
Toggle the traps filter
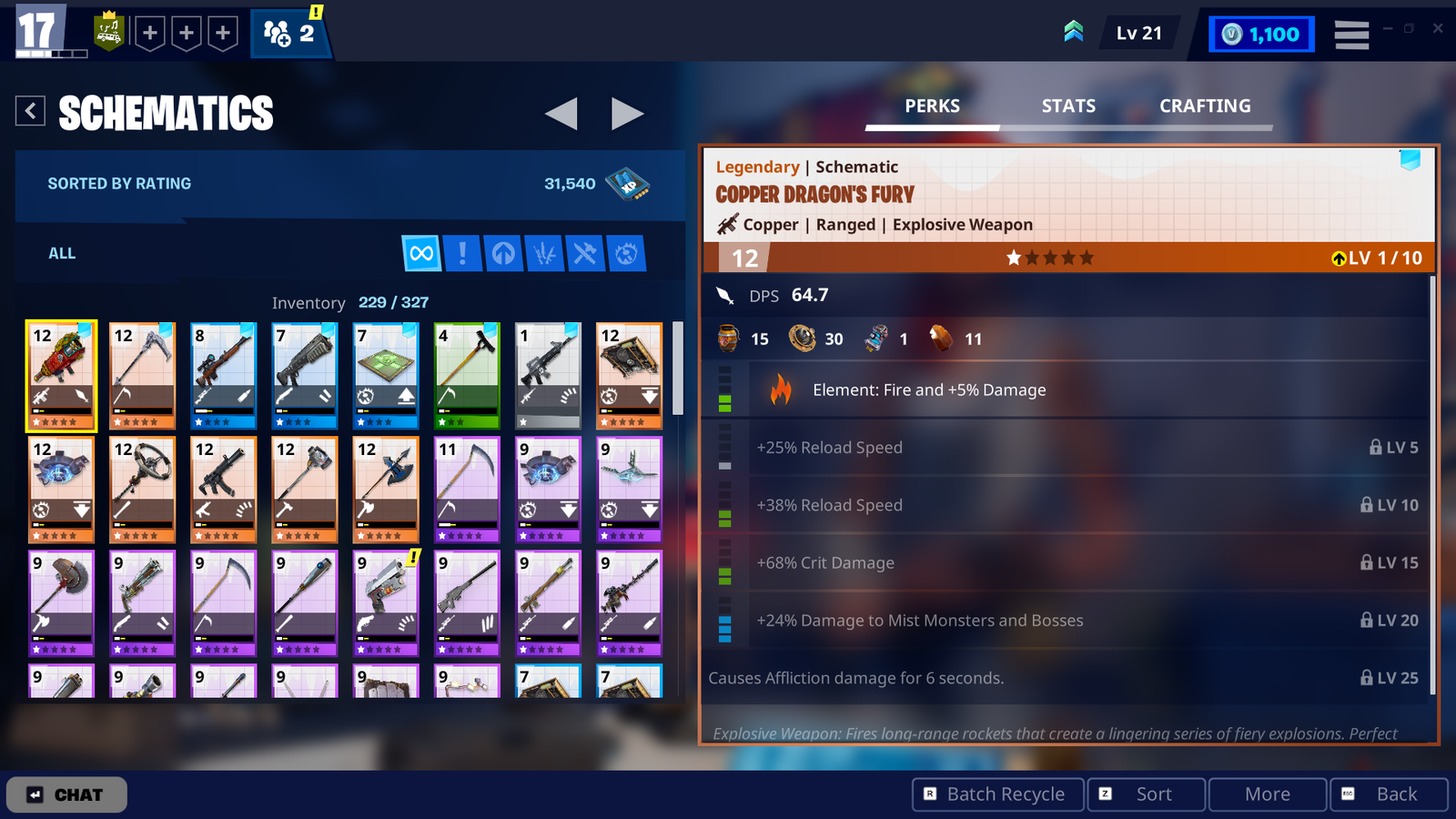pos(624,254)
